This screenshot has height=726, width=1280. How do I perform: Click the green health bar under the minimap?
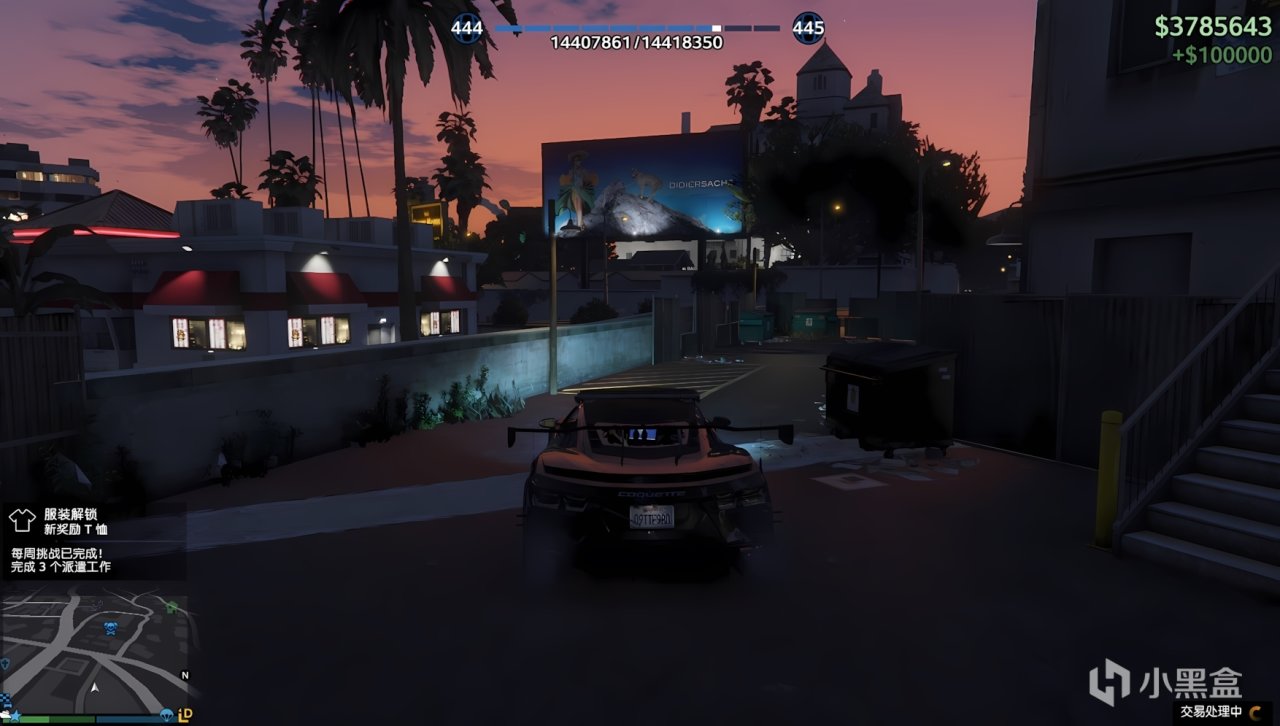(x=55, y=718)
